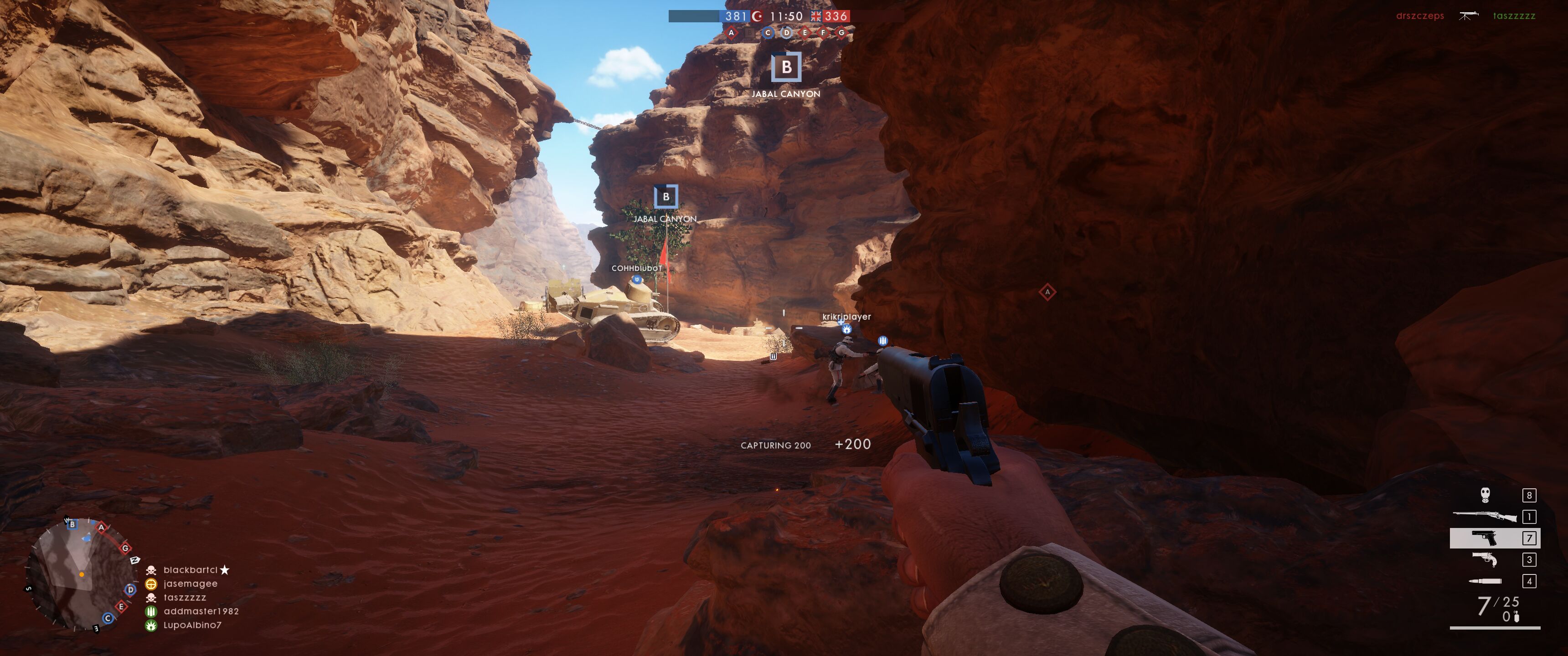Select the British team flag icon
1568x656 pixels.
click(x=815, y=16)
